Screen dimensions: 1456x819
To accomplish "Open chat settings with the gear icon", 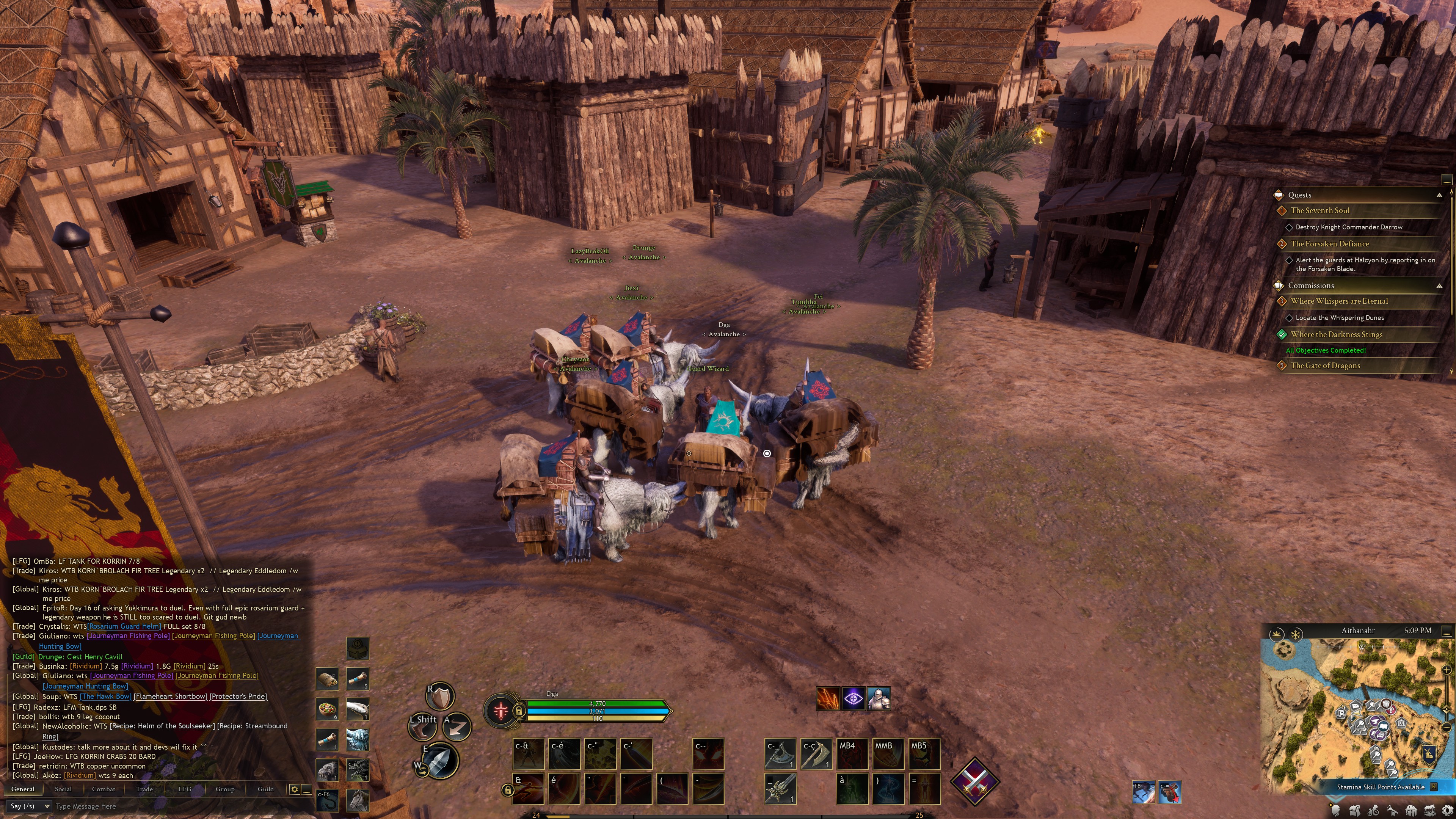I will 295,789.
